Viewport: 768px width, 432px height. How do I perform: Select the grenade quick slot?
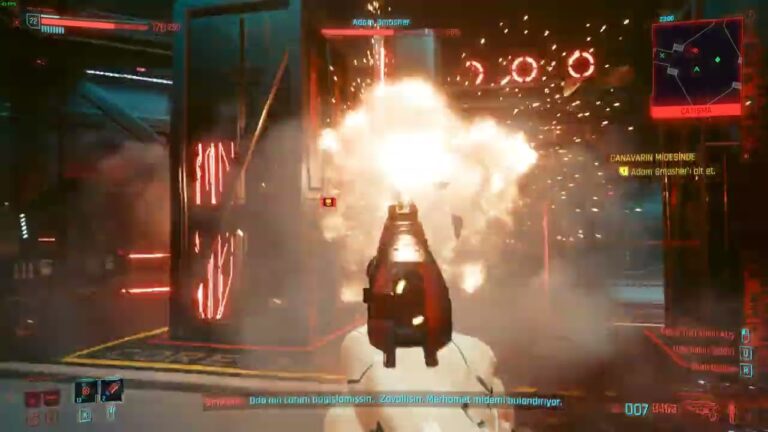pos(85,390)
